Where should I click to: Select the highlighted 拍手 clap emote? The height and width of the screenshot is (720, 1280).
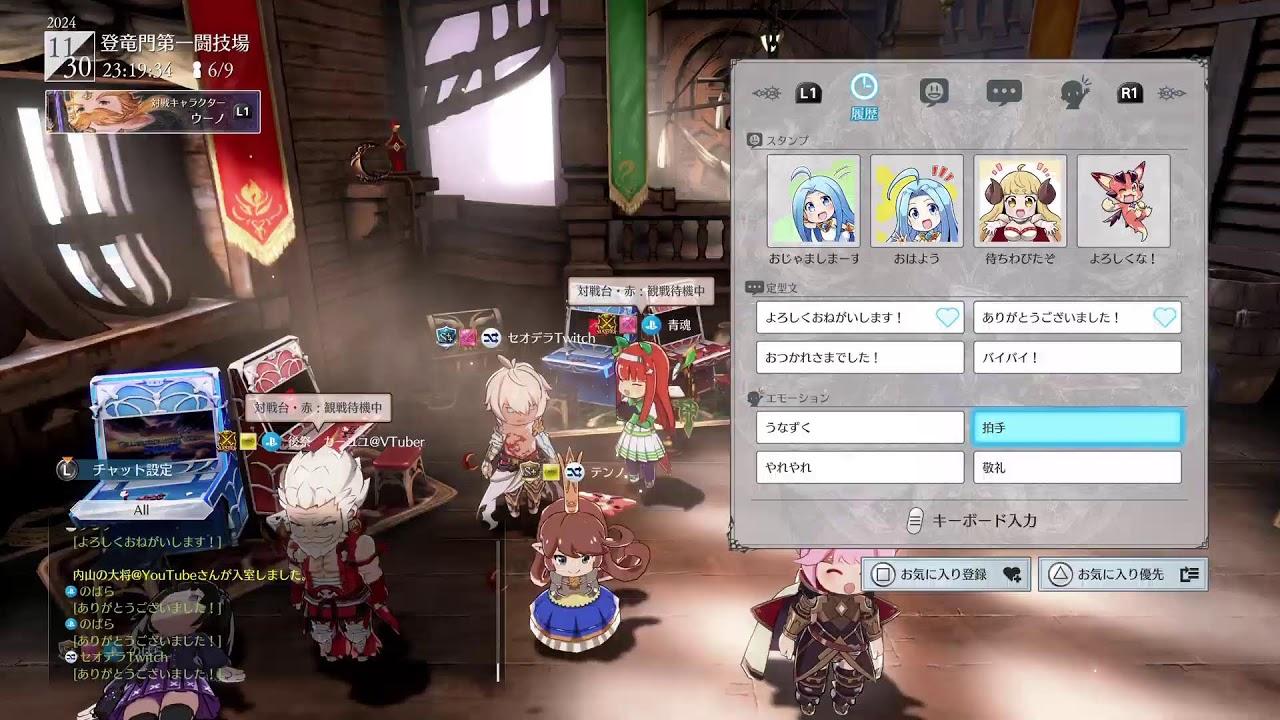coord(1076,427)
